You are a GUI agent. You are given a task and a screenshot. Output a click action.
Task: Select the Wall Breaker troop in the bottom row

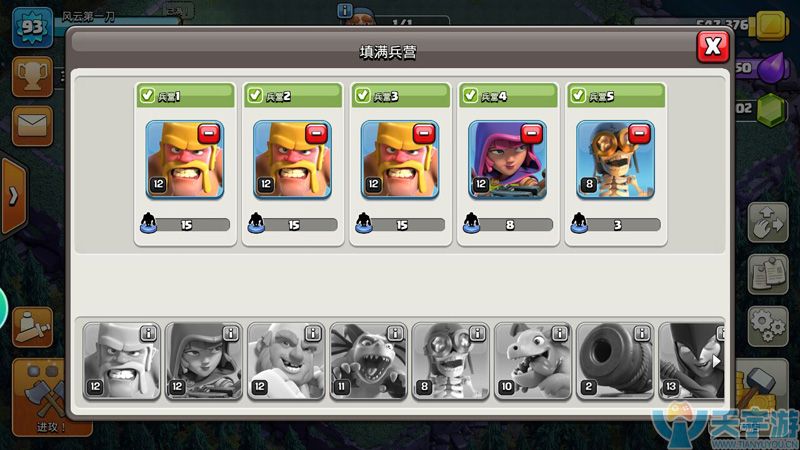pyautogui.click(x=448, y=362)
